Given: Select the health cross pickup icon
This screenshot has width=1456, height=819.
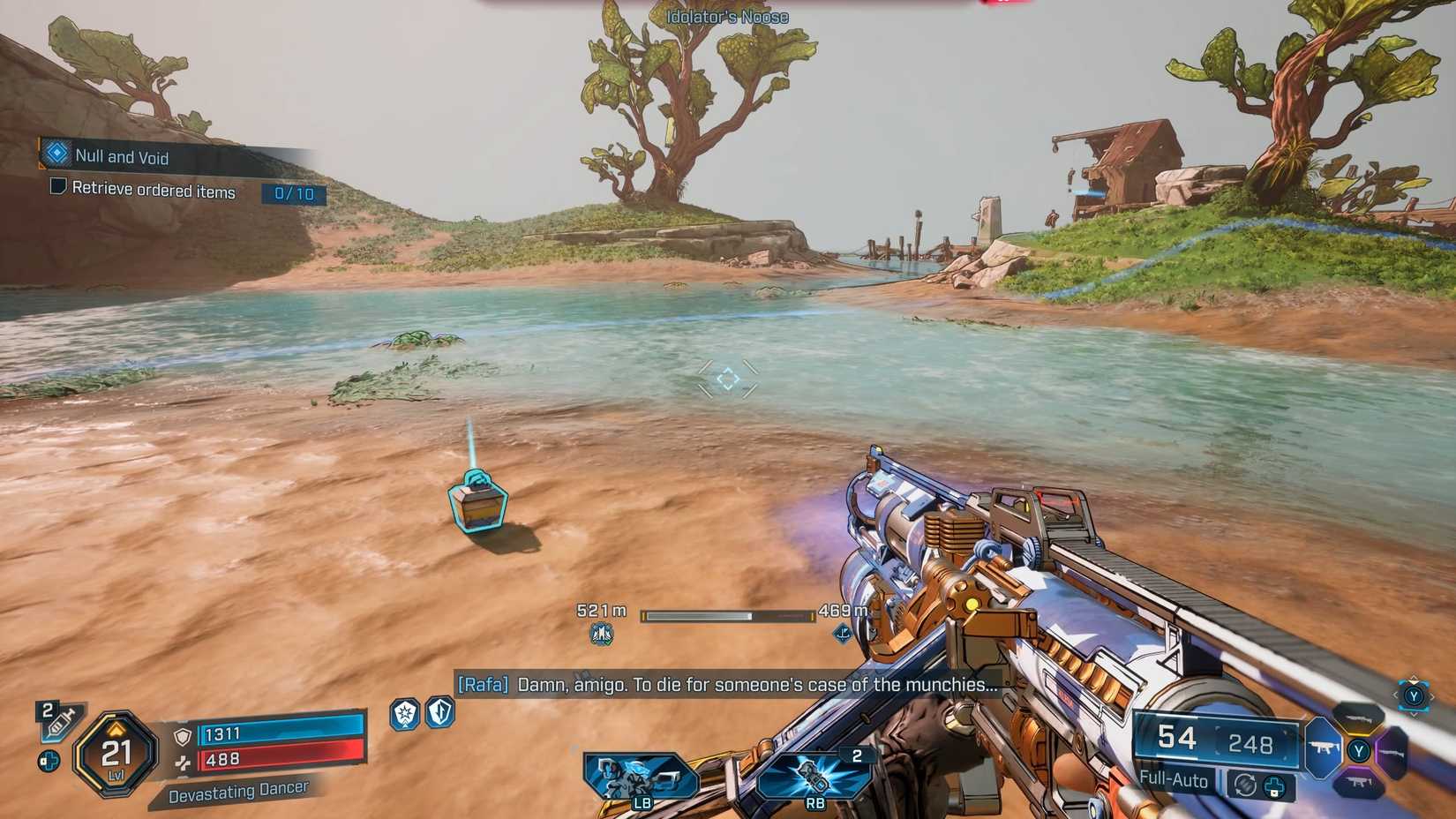Looking at the screenshot, I should [49, 761].
